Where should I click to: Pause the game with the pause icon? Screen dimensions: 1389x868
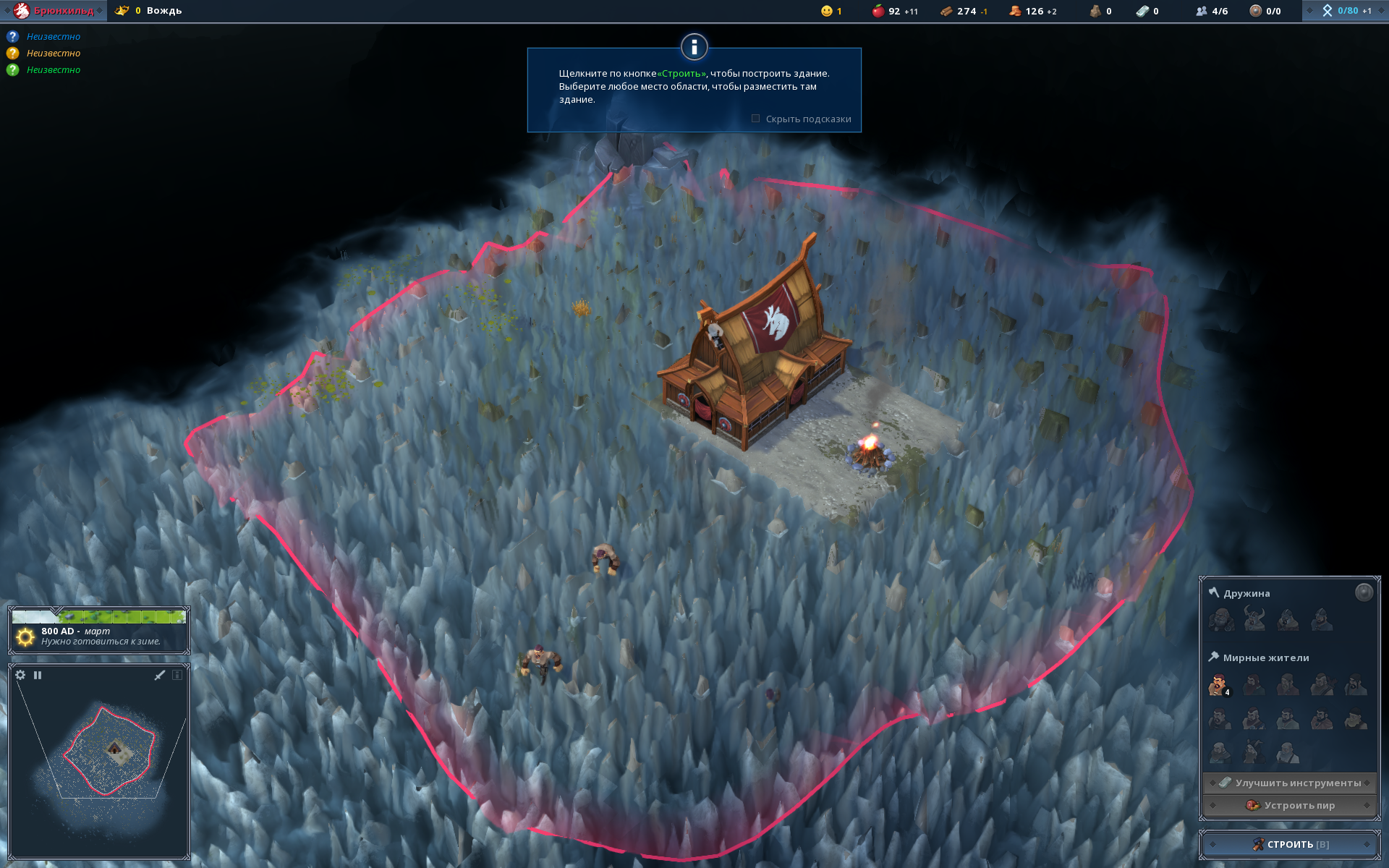38,675
